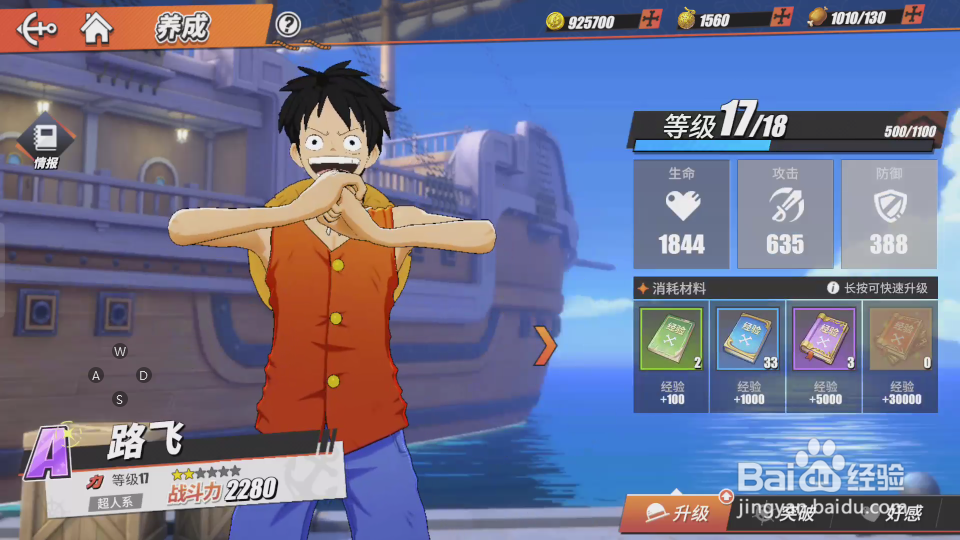Viewport: 960px width, 540px height.
Task: Add more devil fruit currency
Action: click(782, 17)
